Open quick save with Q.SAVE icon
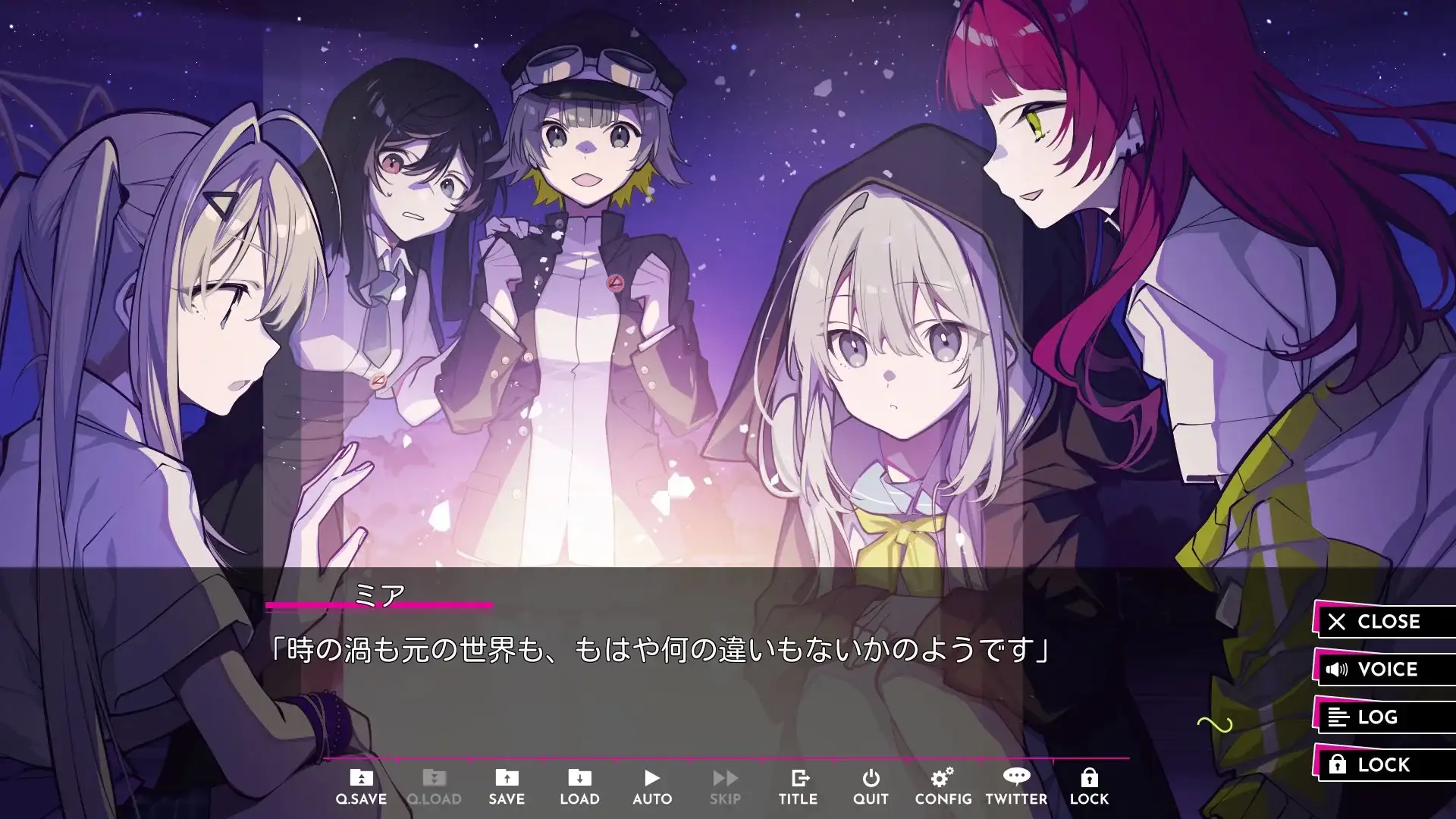Screen dimensions: 1456x819 coord(362,783)
